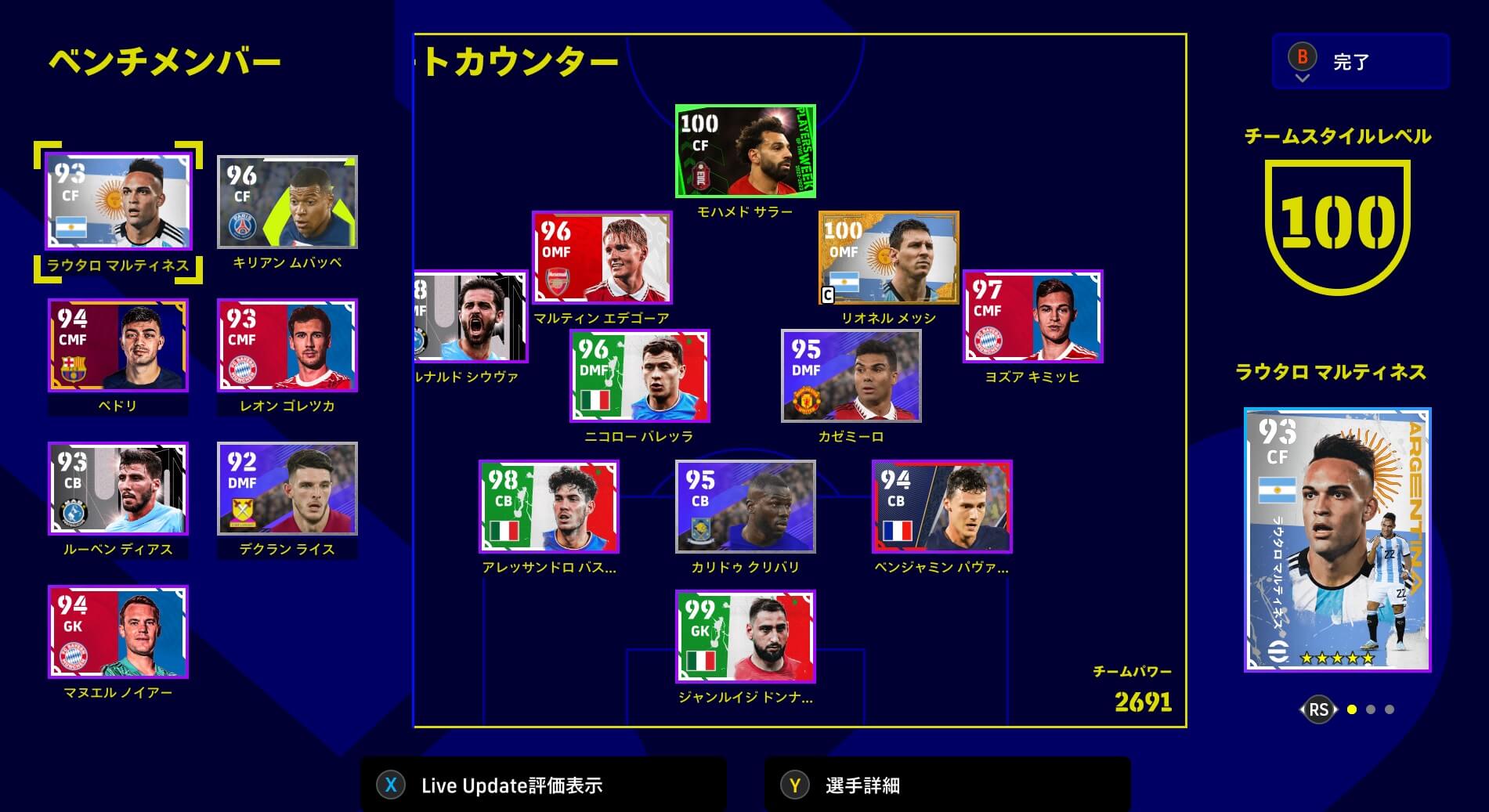Select Mohamed Salah at centre forward
The width and height of the screenshot is (1489, 812).
tap(745, 151)
